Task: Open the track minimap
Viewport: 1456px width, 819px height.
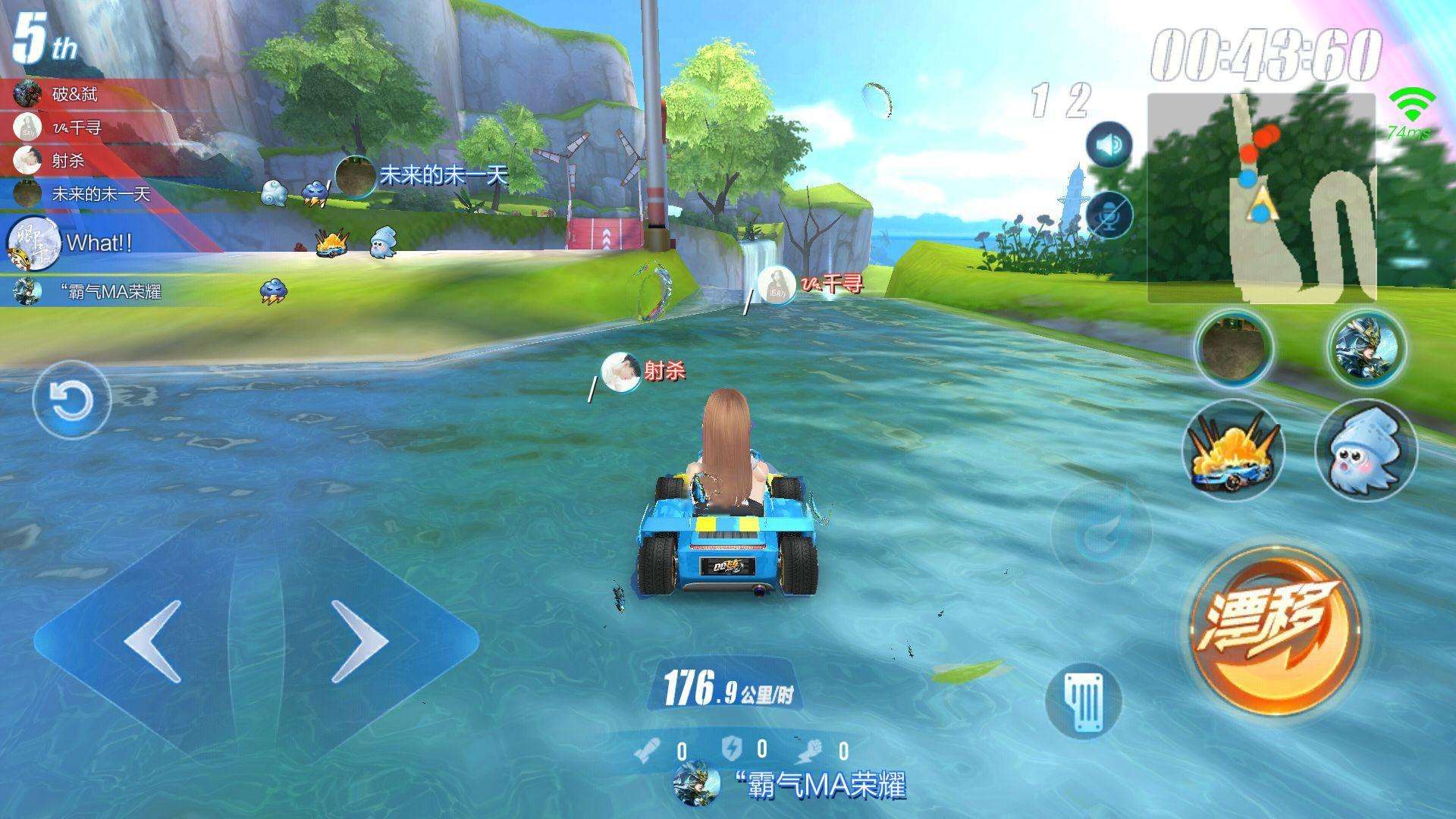Action: 1261,199
